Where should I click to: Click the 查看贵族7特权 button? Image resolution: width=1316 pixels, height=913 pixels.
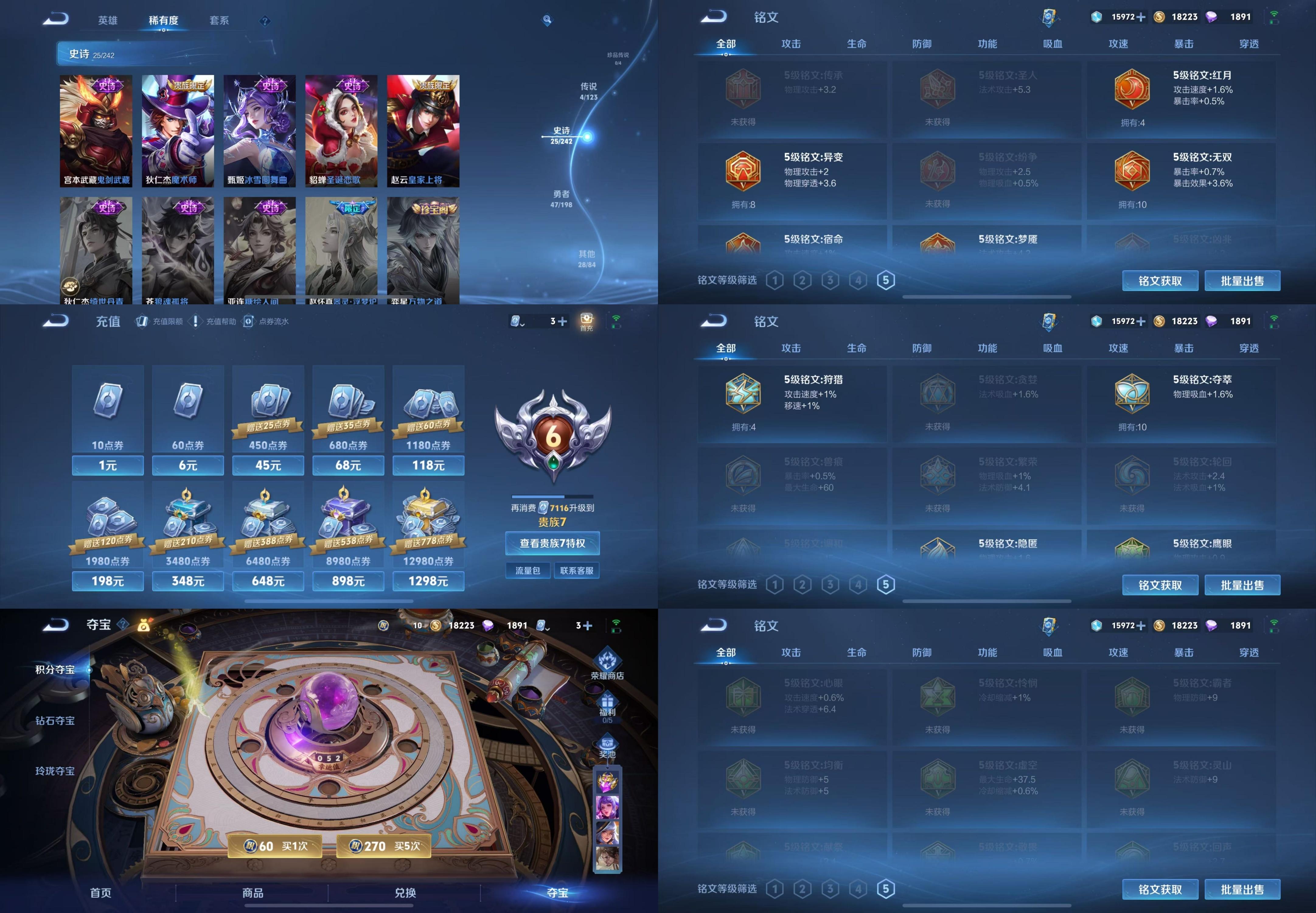tap(552, 544)
